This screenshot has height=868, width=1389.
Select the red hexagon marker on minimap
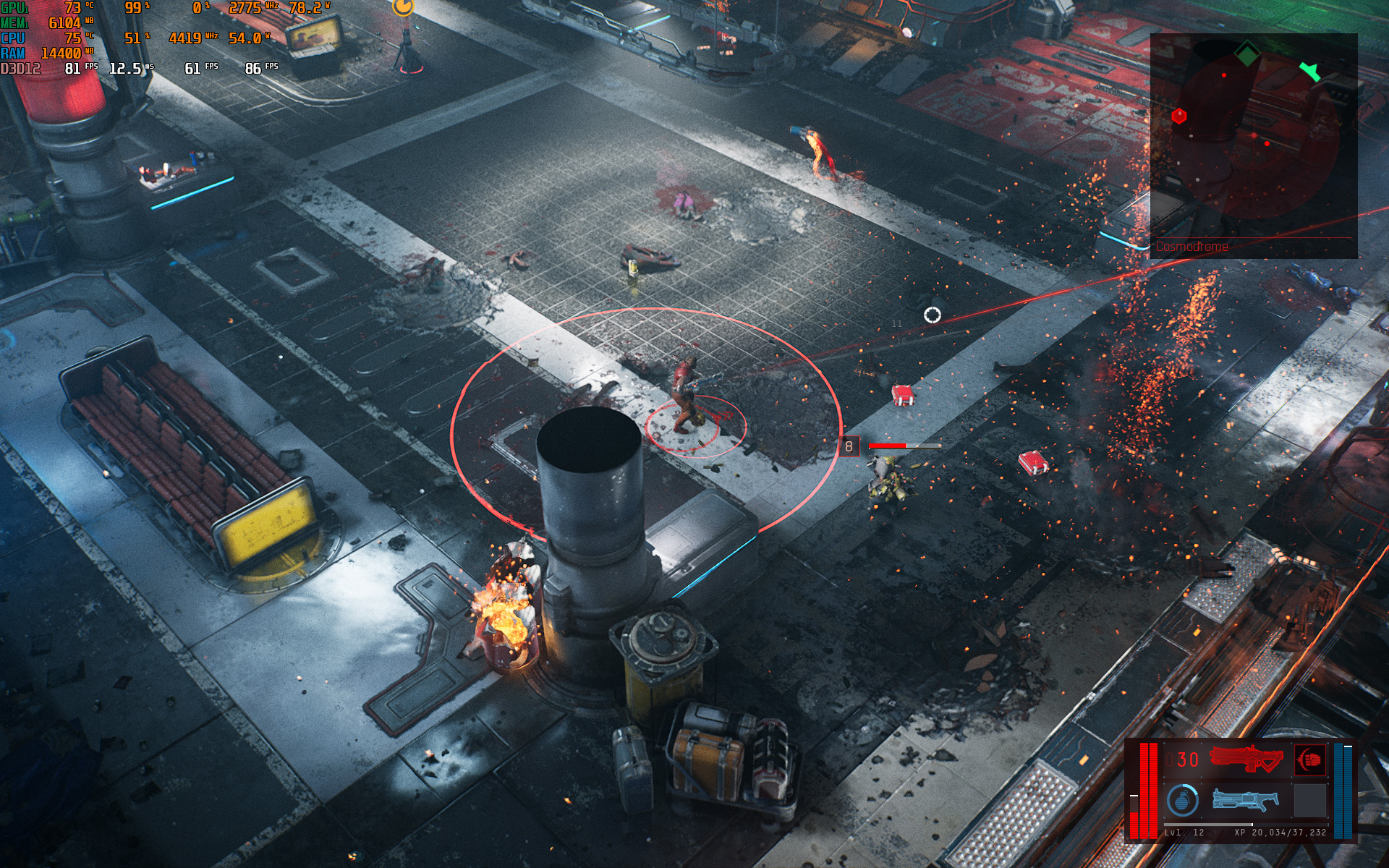(1179, 116)
